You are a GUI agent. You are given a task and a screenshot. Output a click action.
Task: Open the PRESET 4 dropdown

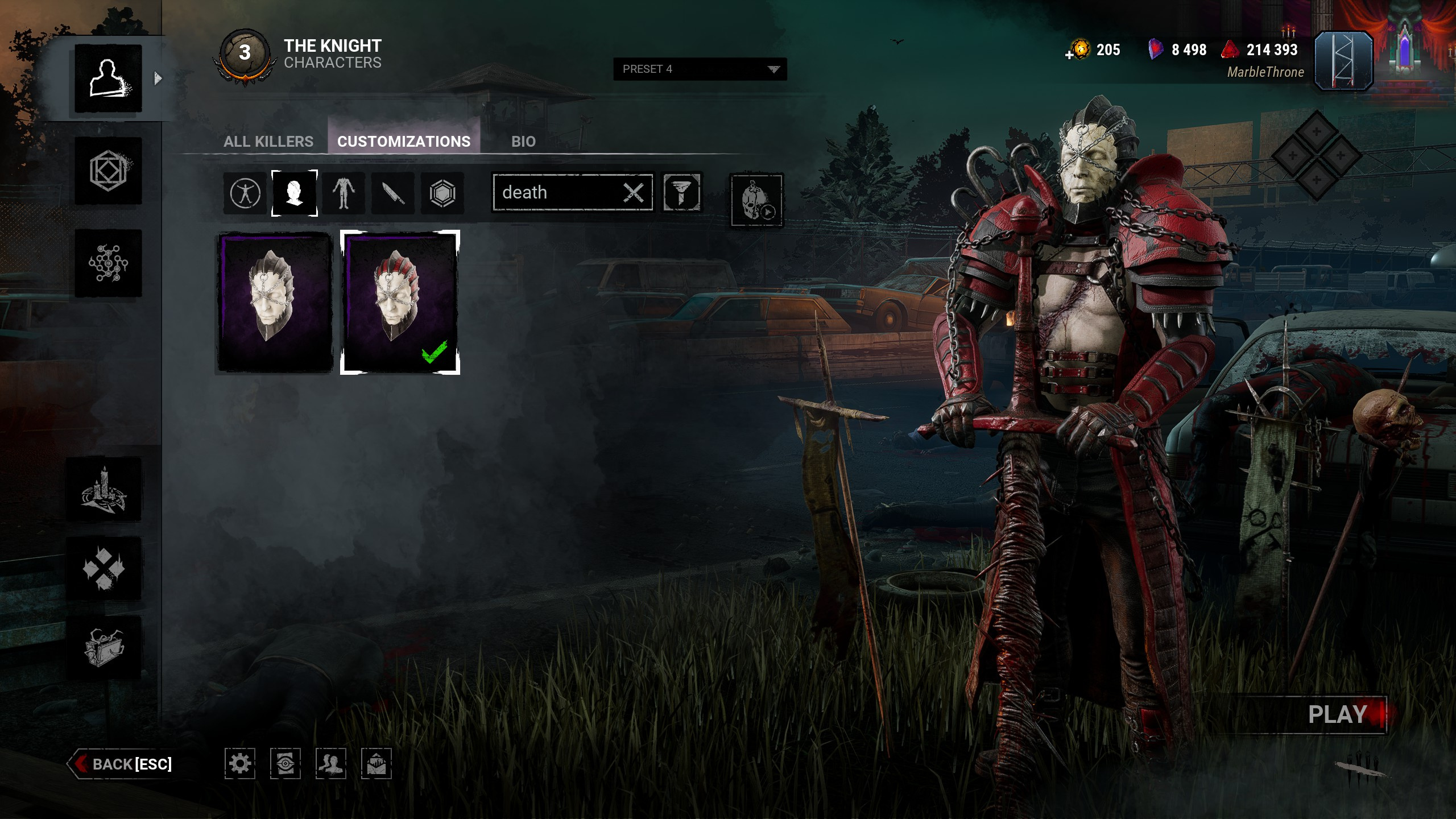coord(700,69)
